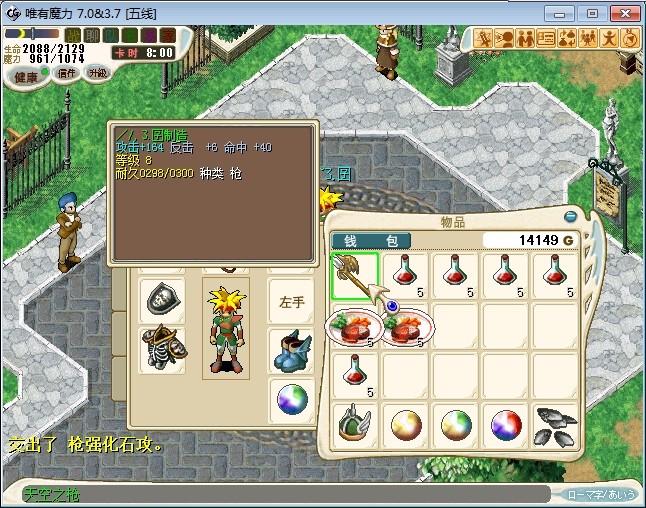646x508 pixels.
Task: Minimize the game window
Action: pos(566,13)
